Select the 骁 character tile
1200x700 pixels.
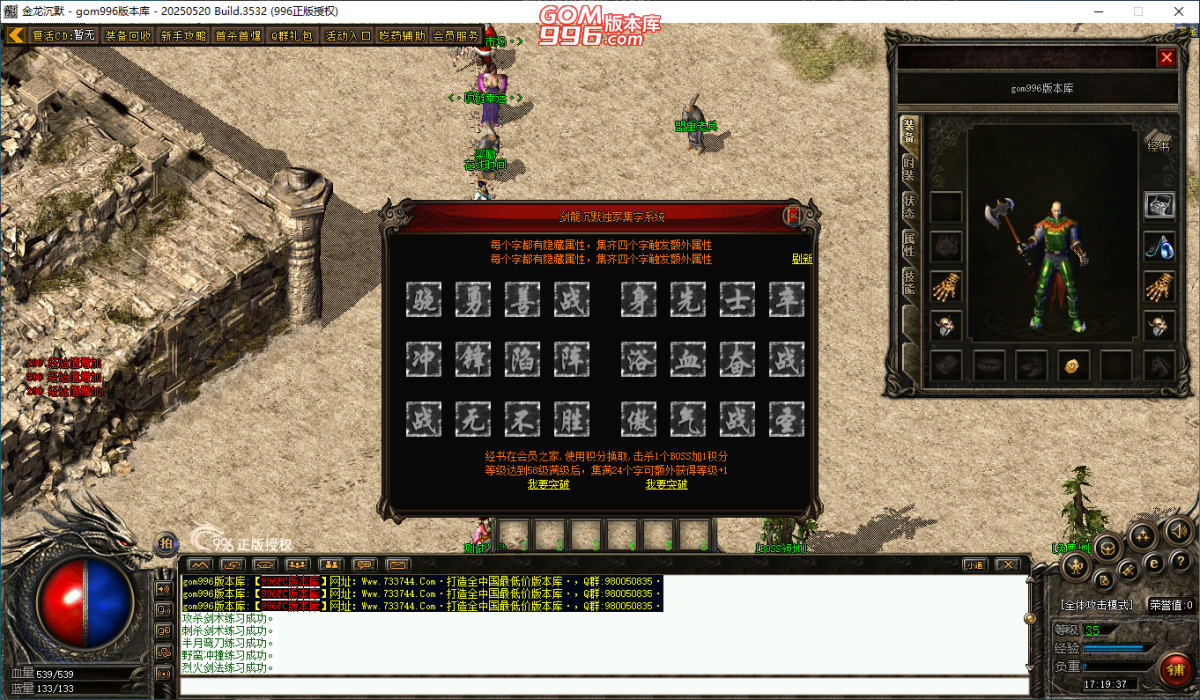pos(424,300)
